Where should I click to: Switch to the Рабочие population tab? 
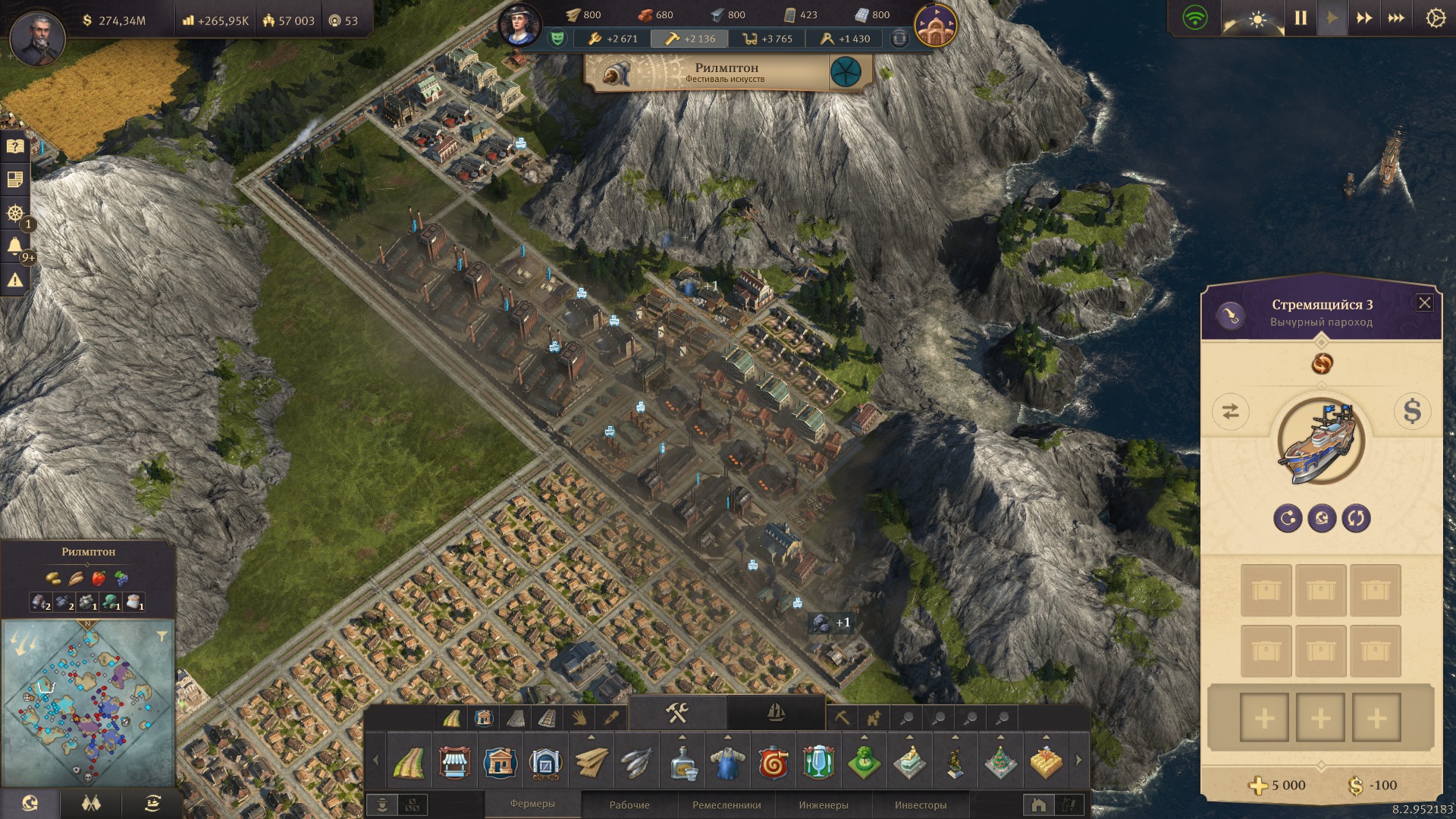click(629, 805)
